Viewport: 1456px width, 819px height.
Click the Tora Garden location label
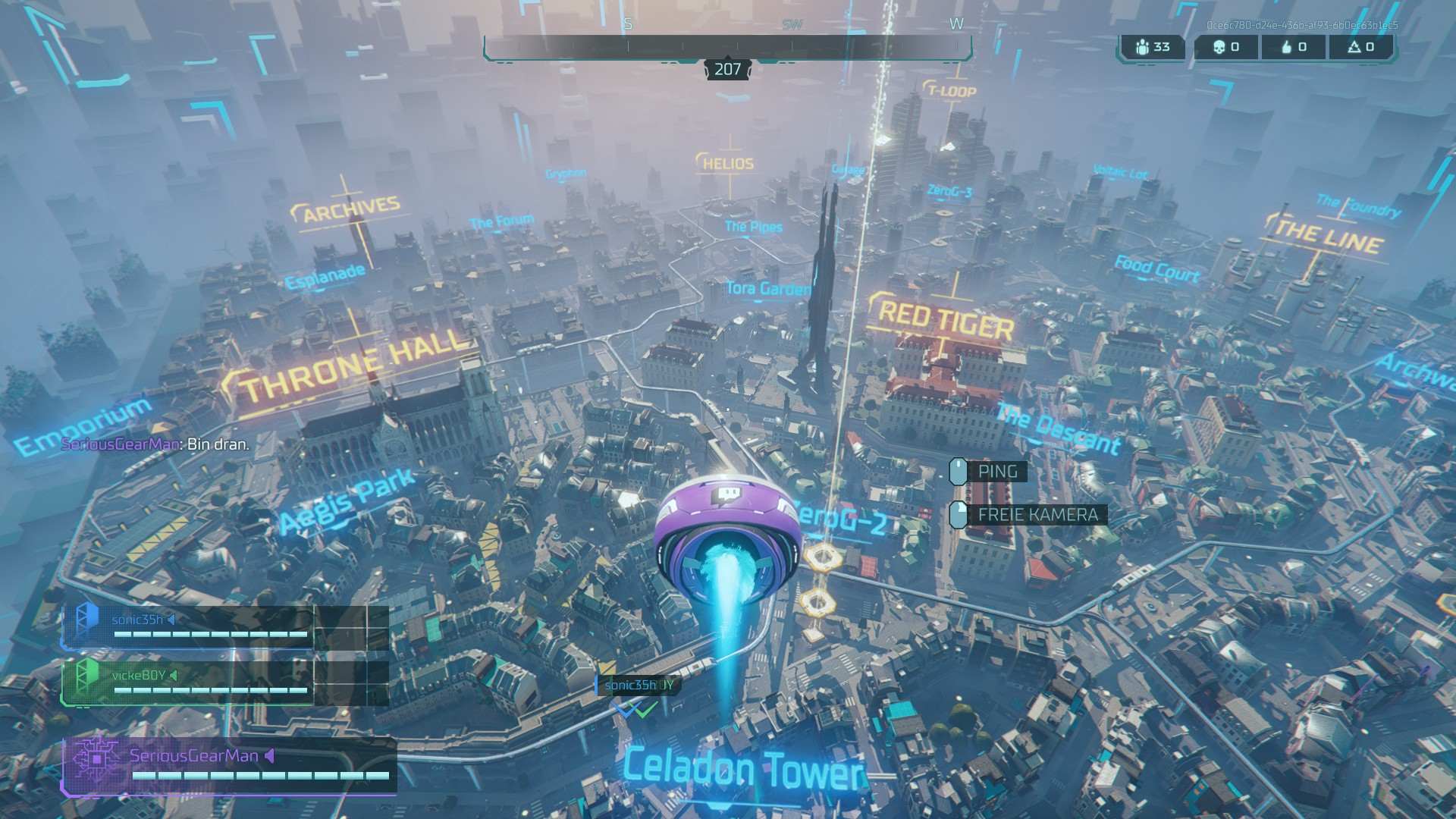click(x=767, y=289)
